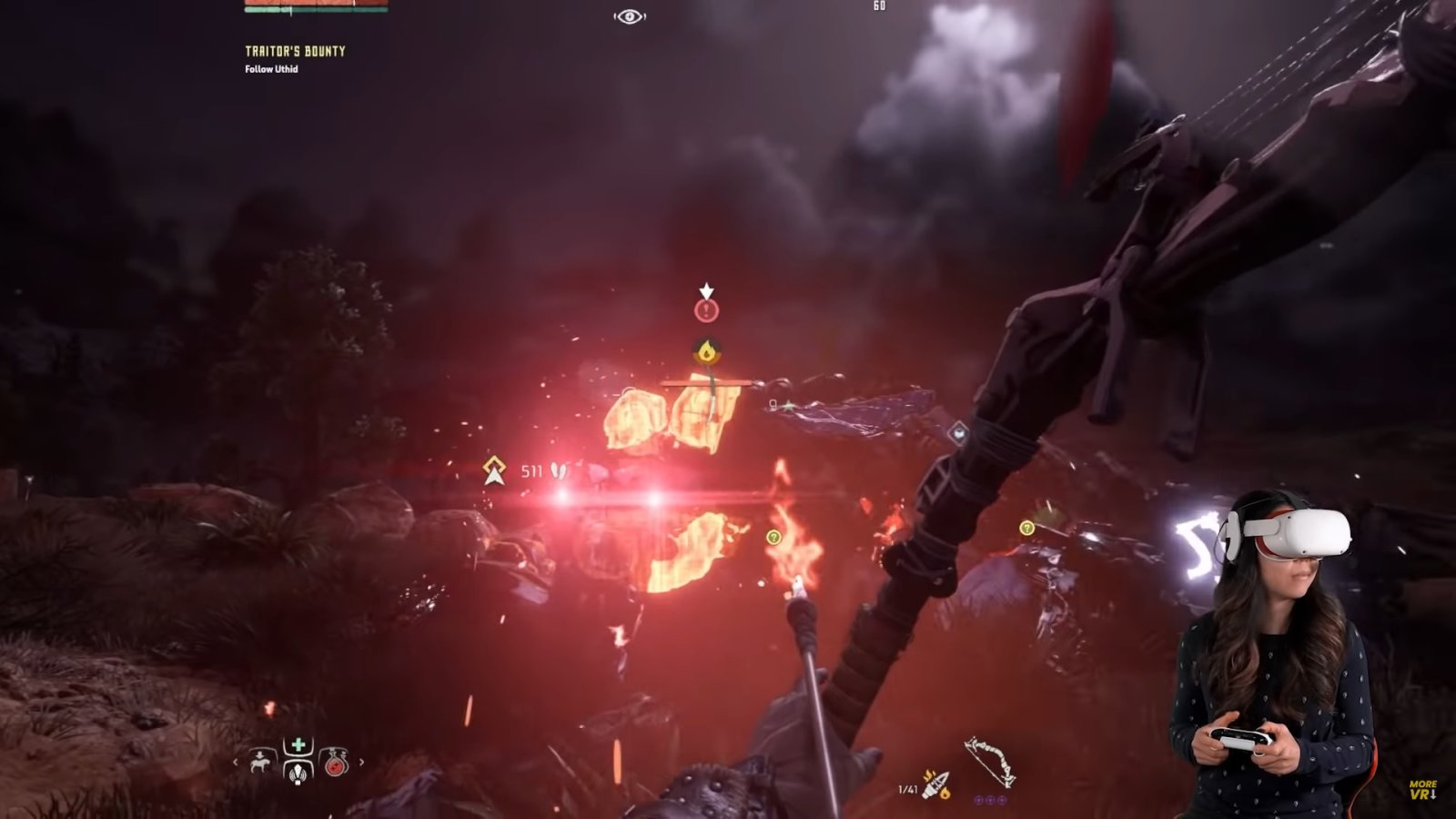Image resolution: width=1456 pixels, height=819 pixels.
Task: Click the enemy awareness eye indicator
Action: (x=628, y=15)
